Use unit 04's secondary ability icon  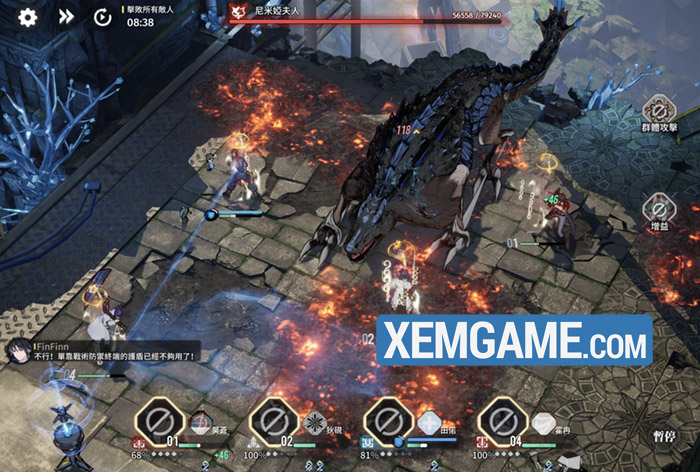click(542, 422)
